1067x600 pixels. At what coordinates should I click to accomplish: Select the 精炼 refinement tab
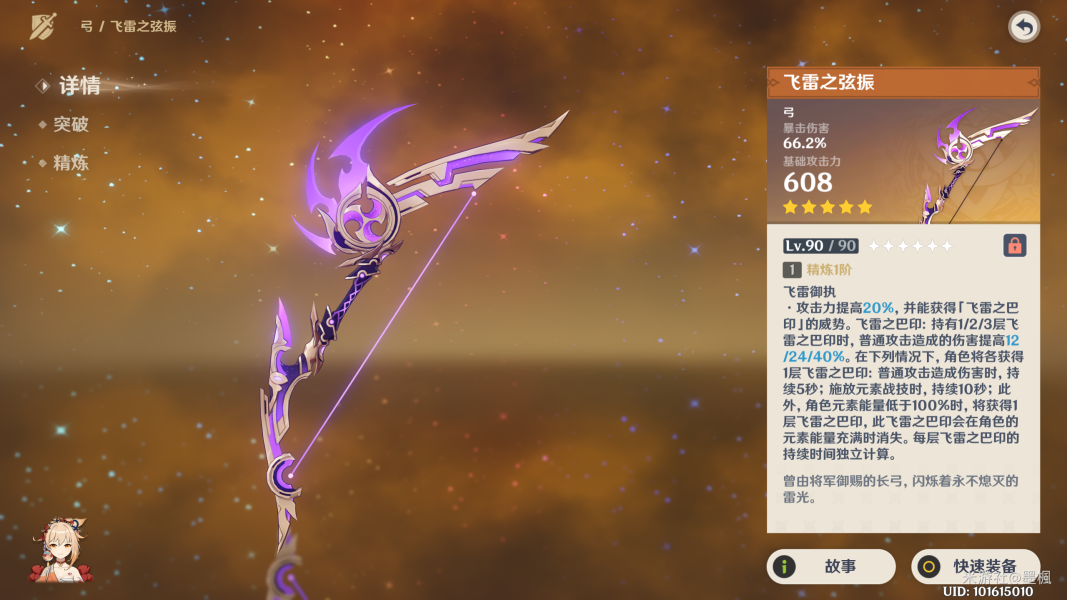click(70, 162)
